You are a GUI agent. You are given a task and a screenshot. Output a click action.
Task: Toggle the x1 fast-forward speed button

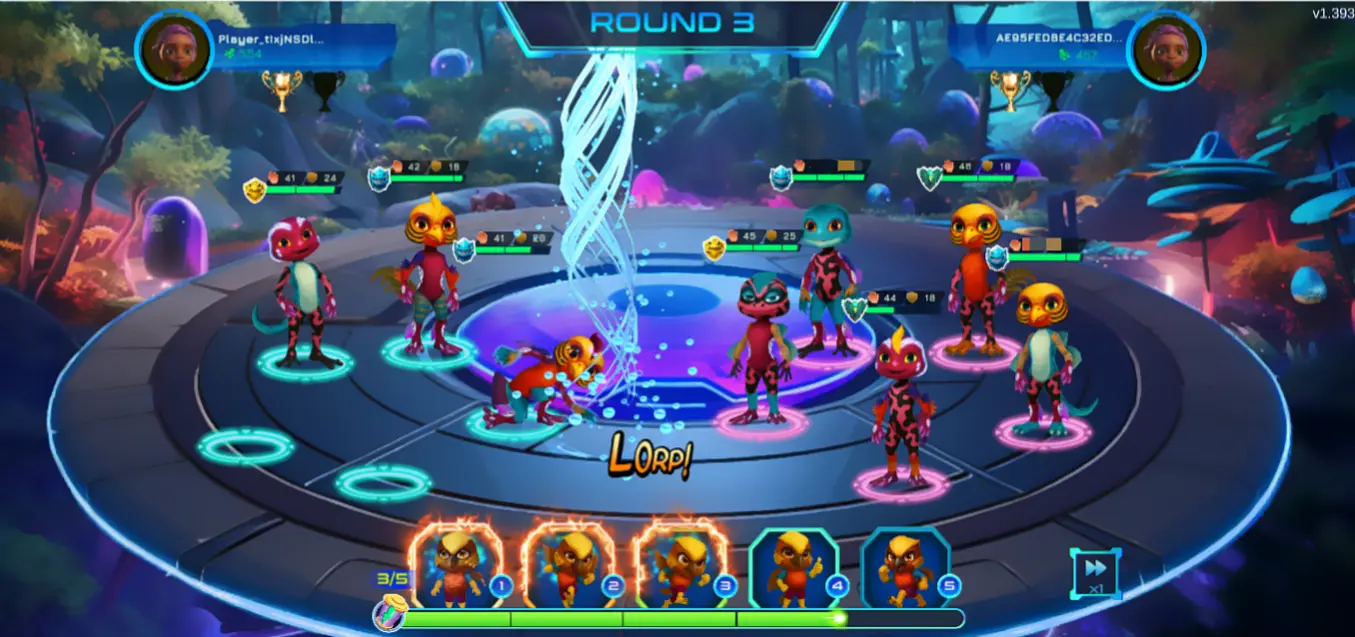1094,573
